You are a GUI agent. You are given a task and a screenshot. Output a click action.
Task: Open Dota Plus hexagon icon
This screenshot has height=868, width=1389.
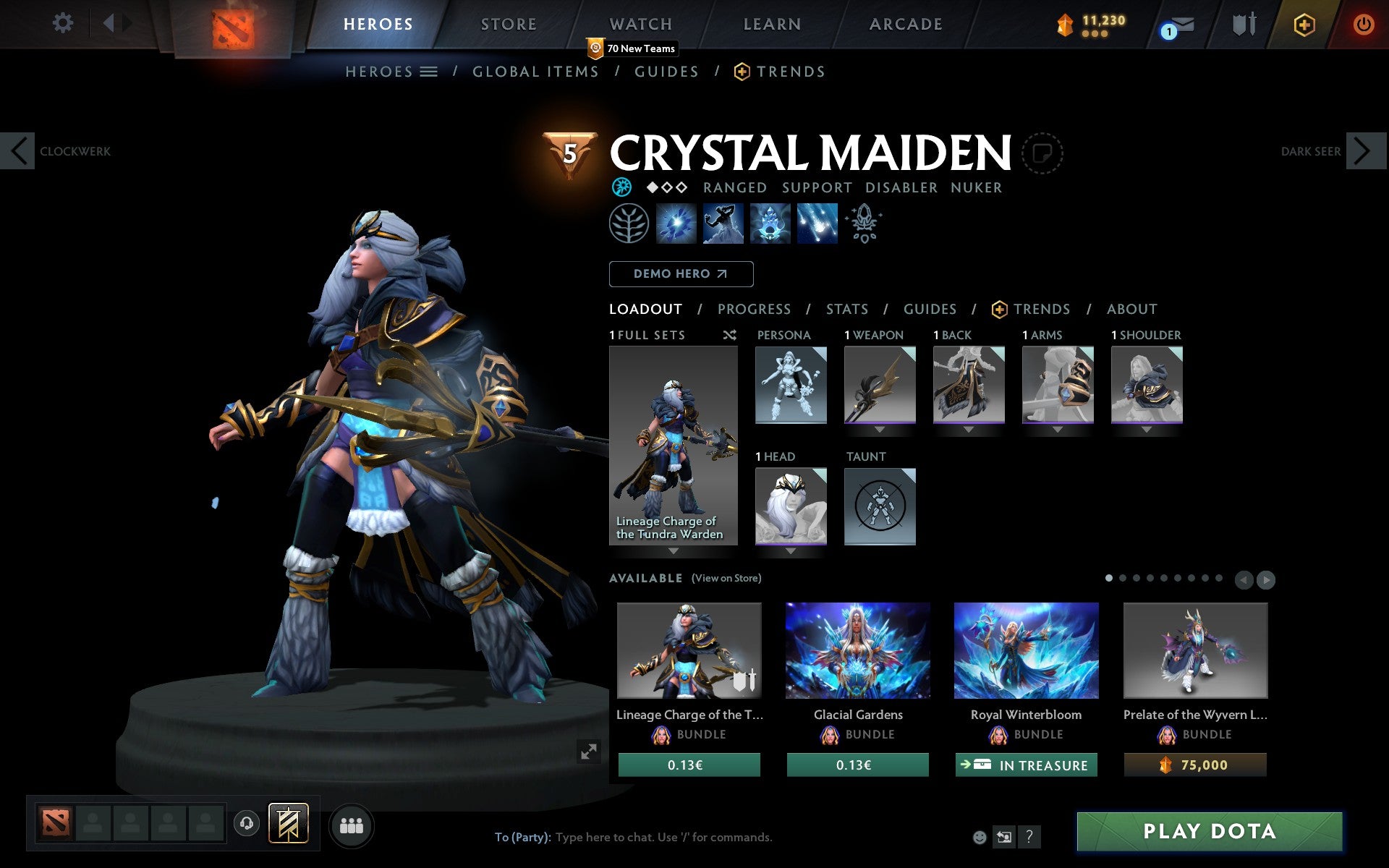click(x=1303, y=24)
